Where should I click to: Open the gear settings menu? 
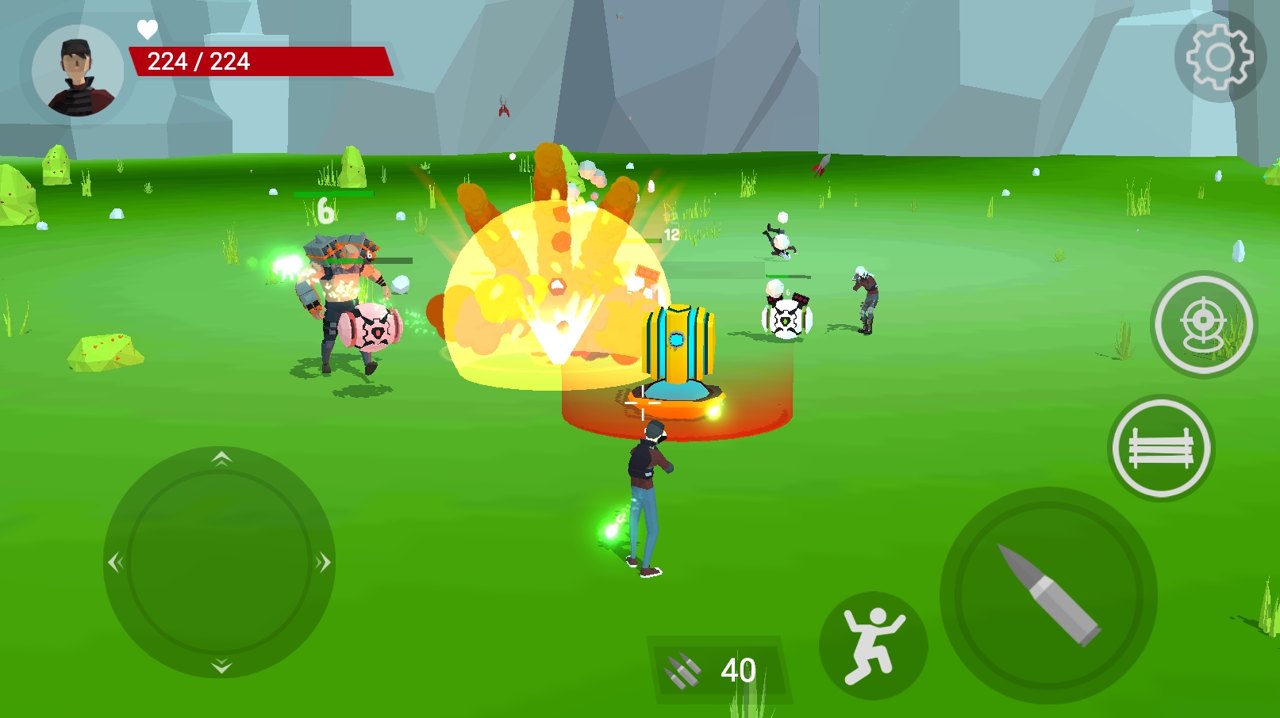pos(1219,57)
